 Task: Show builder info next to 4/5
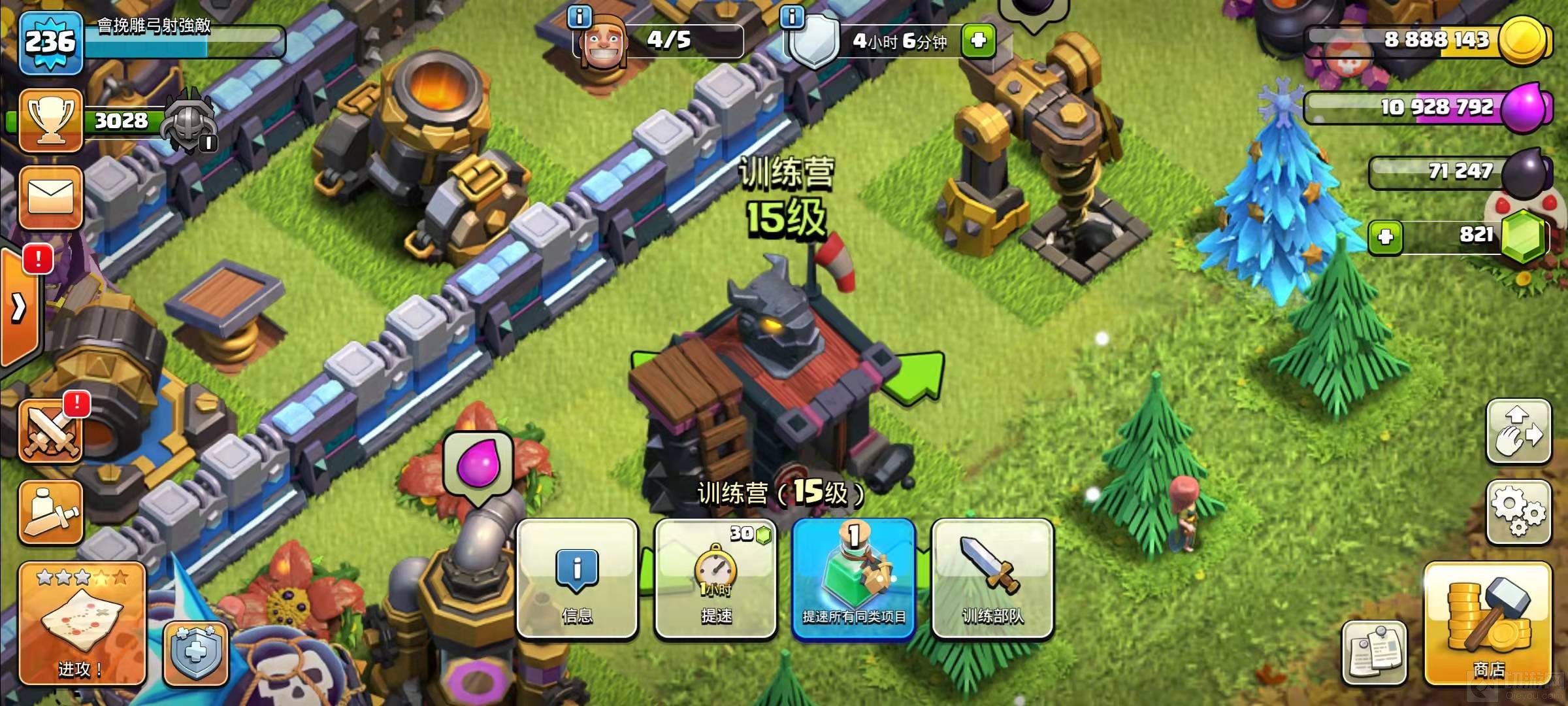pyautogui.click(x=580, y=16)
